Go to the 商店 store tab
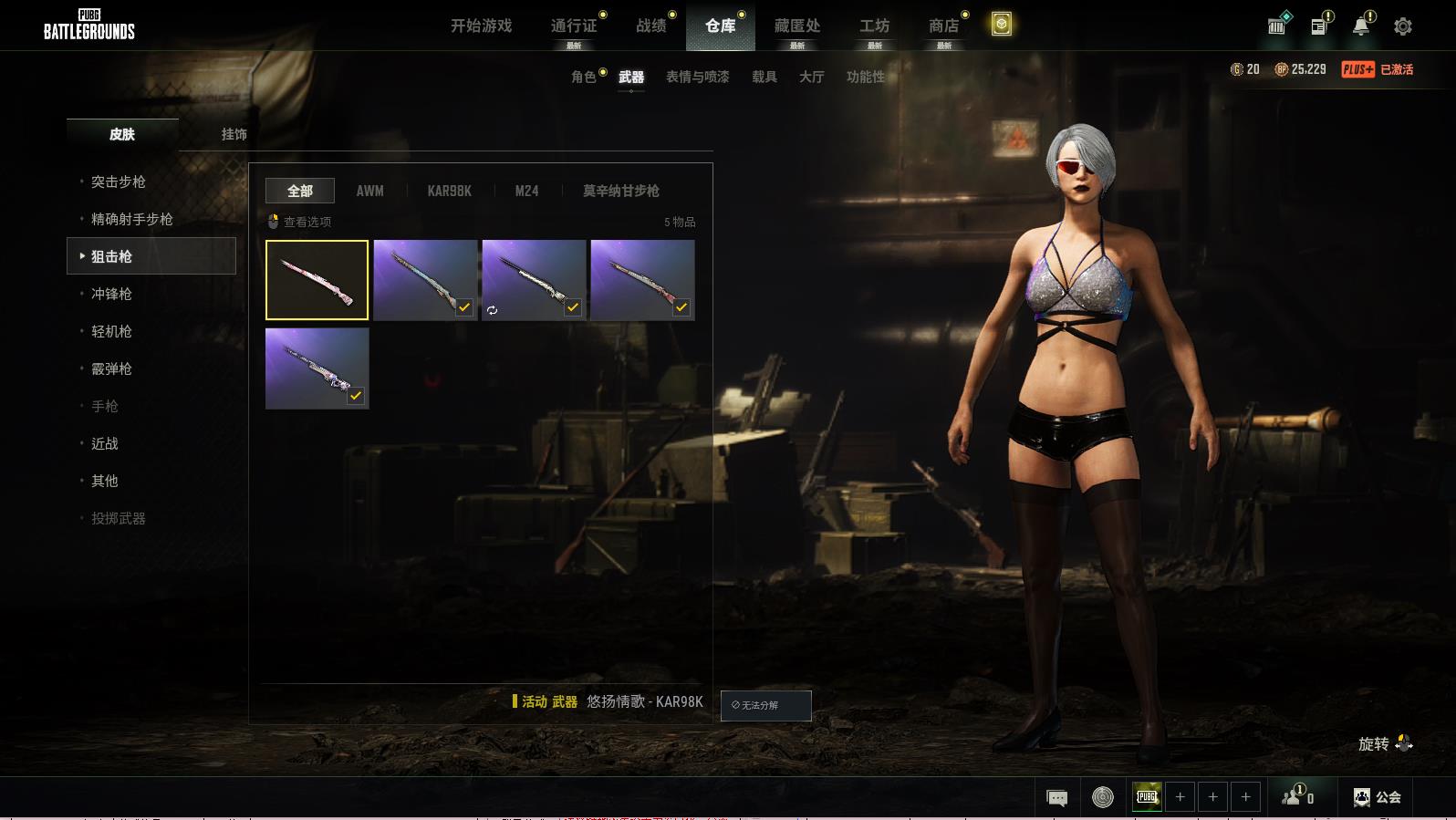1456x820 pixels. [x=943, y=26]
